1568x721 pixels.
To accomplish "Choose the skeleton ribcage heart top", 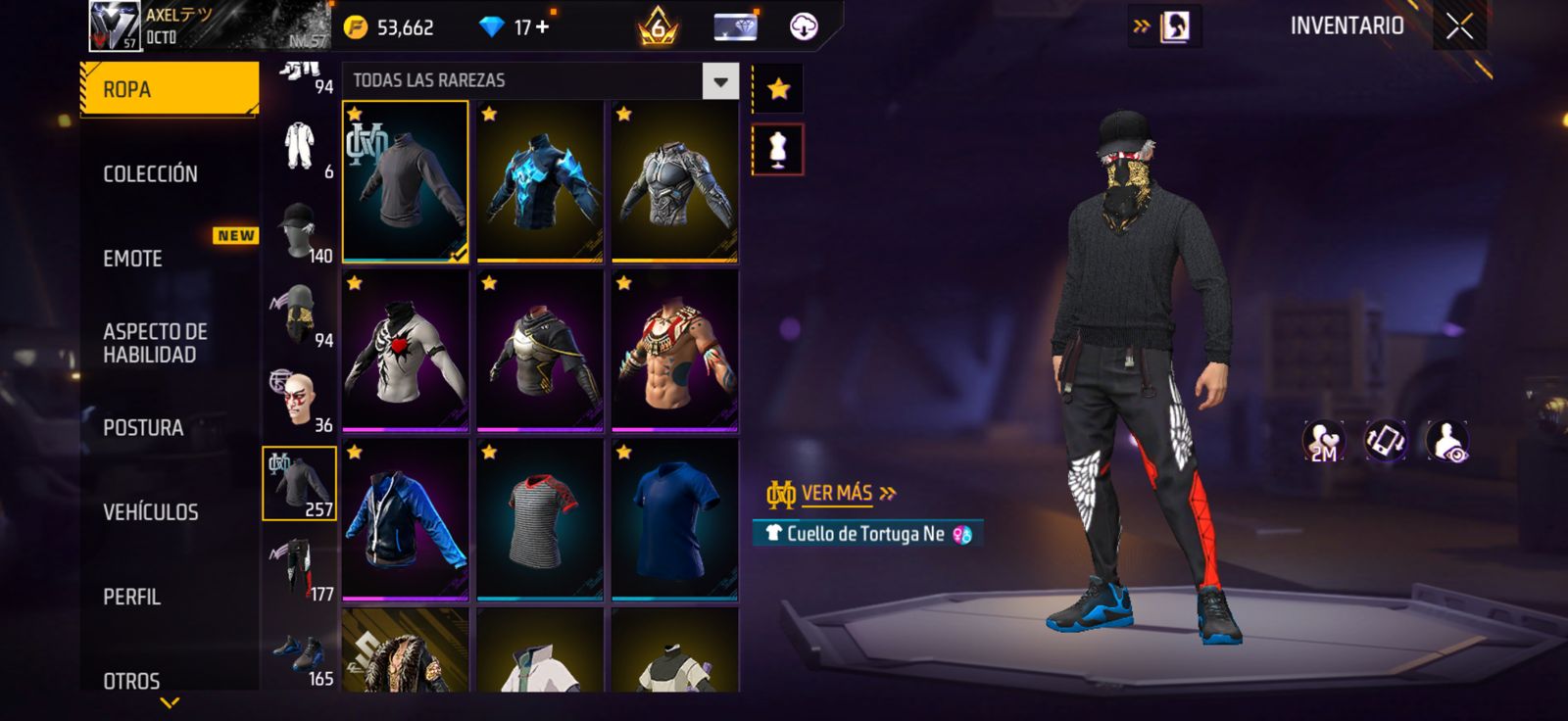I will tap(405, 352).
